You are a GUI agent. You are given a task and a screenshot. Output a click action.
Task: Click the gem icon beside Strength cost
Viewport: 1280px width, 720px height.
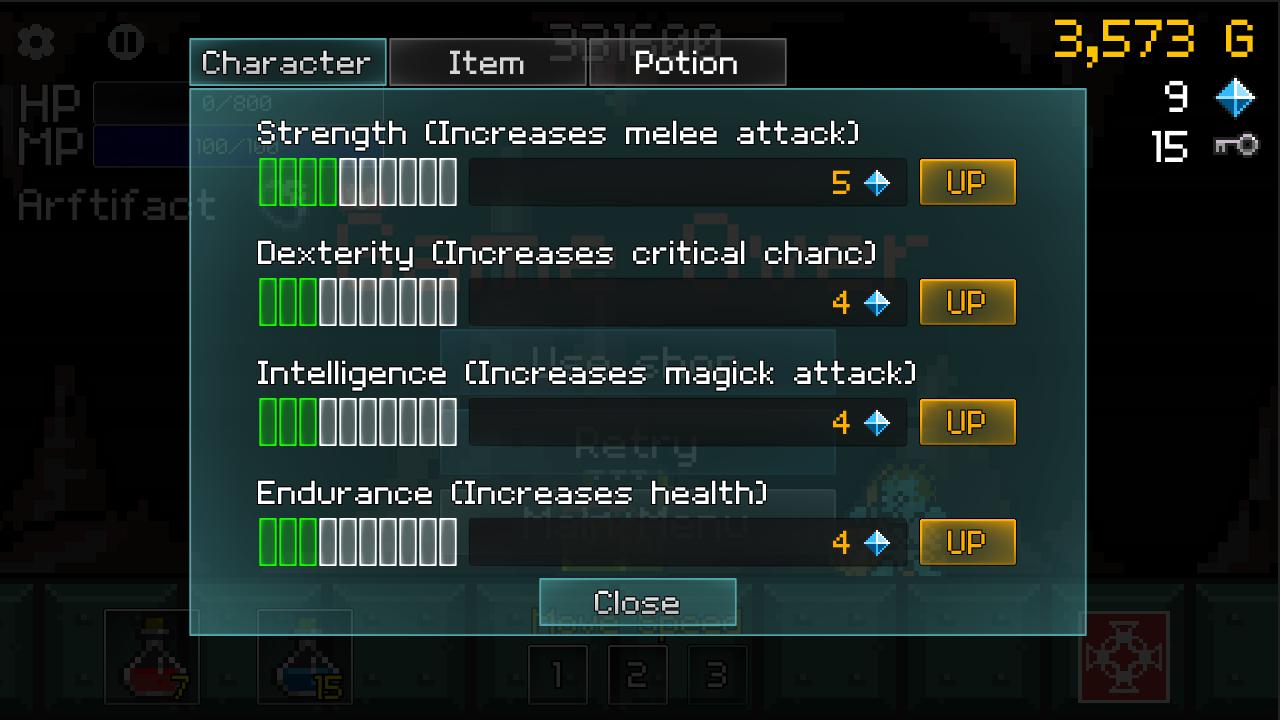876,181
